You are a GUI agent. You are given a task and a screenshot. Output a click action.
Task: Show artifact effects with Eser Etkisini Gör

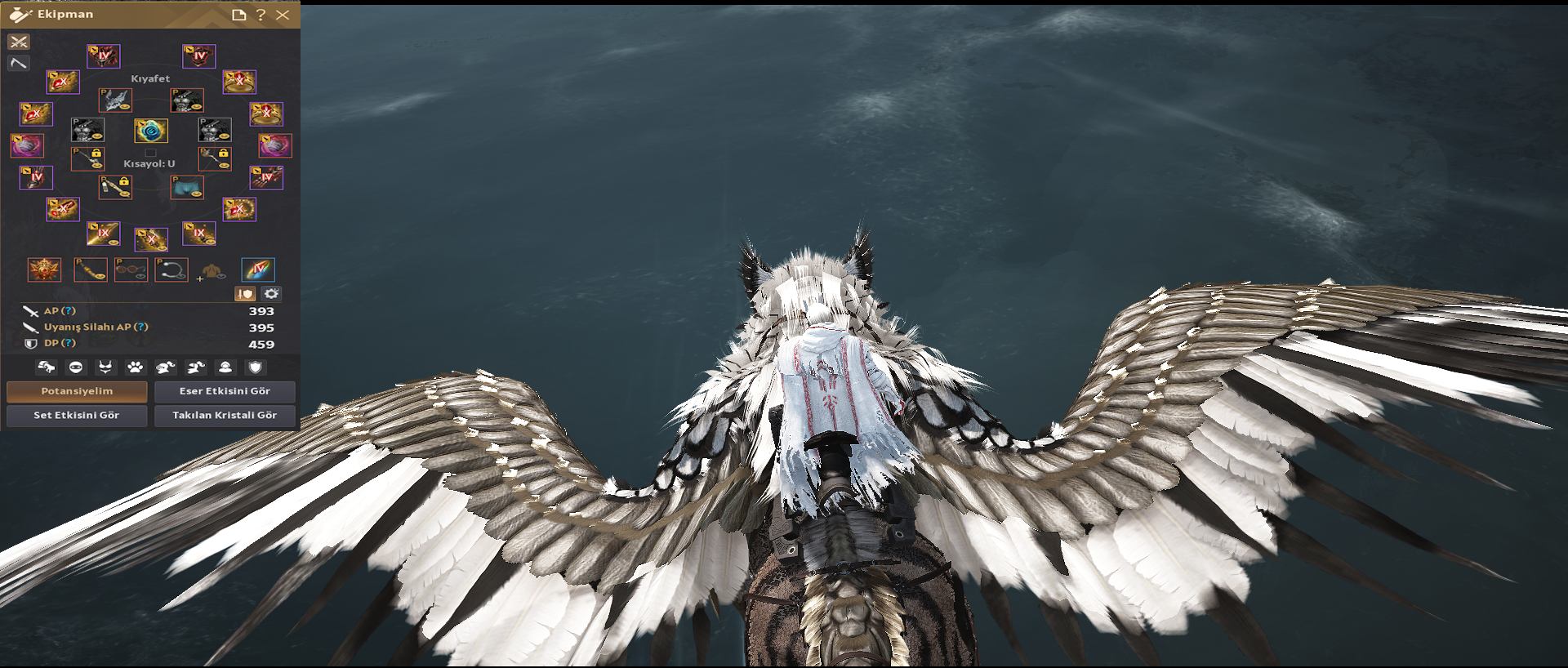[x=225, y=391]
